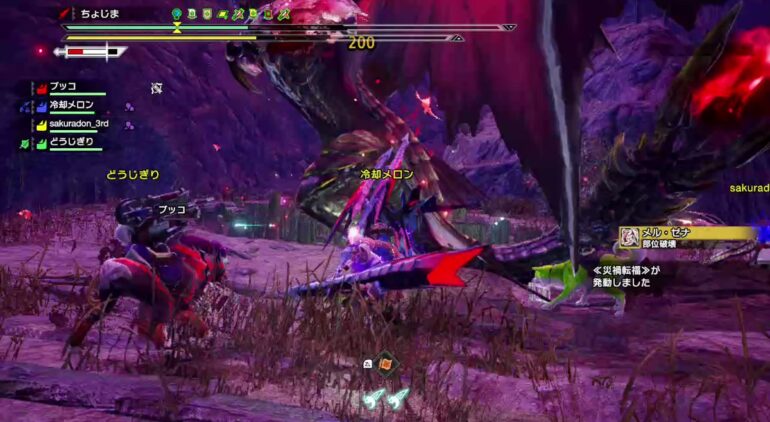Select the orange item in the diamond slot

coord(385,362)
